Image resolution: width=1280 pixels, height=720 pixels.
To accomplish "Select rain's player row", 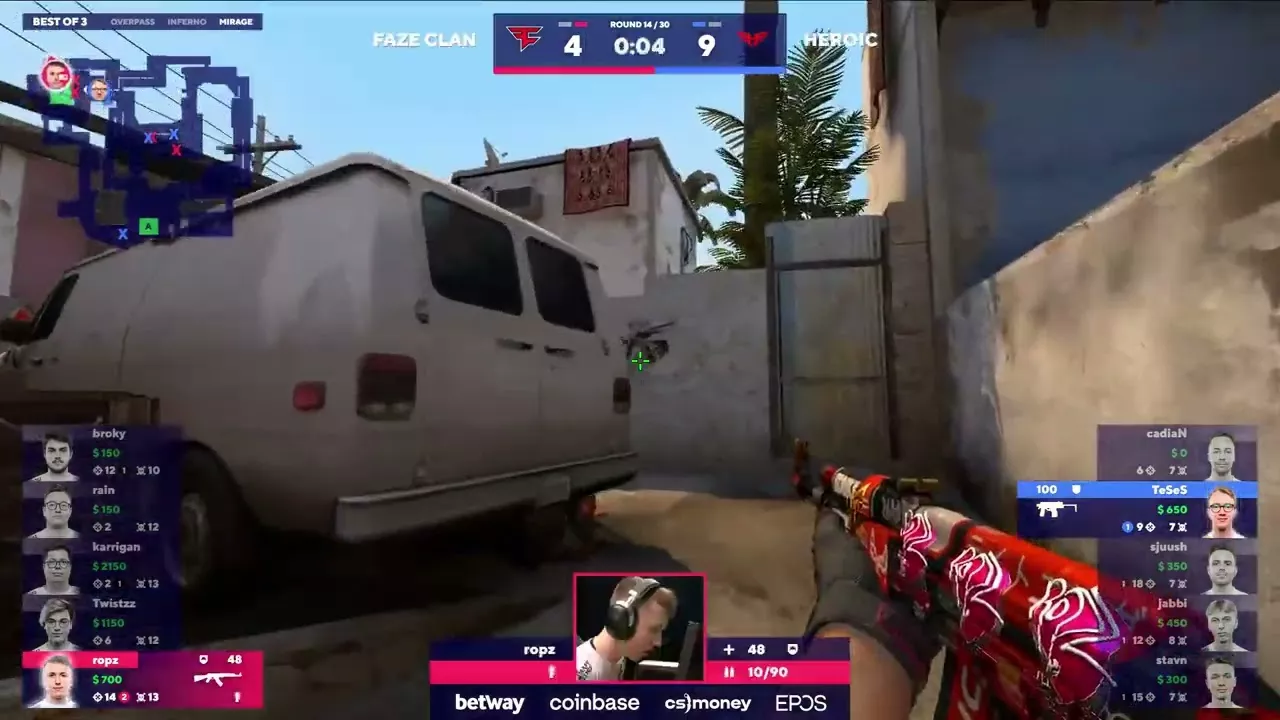I will coord(102,509).
